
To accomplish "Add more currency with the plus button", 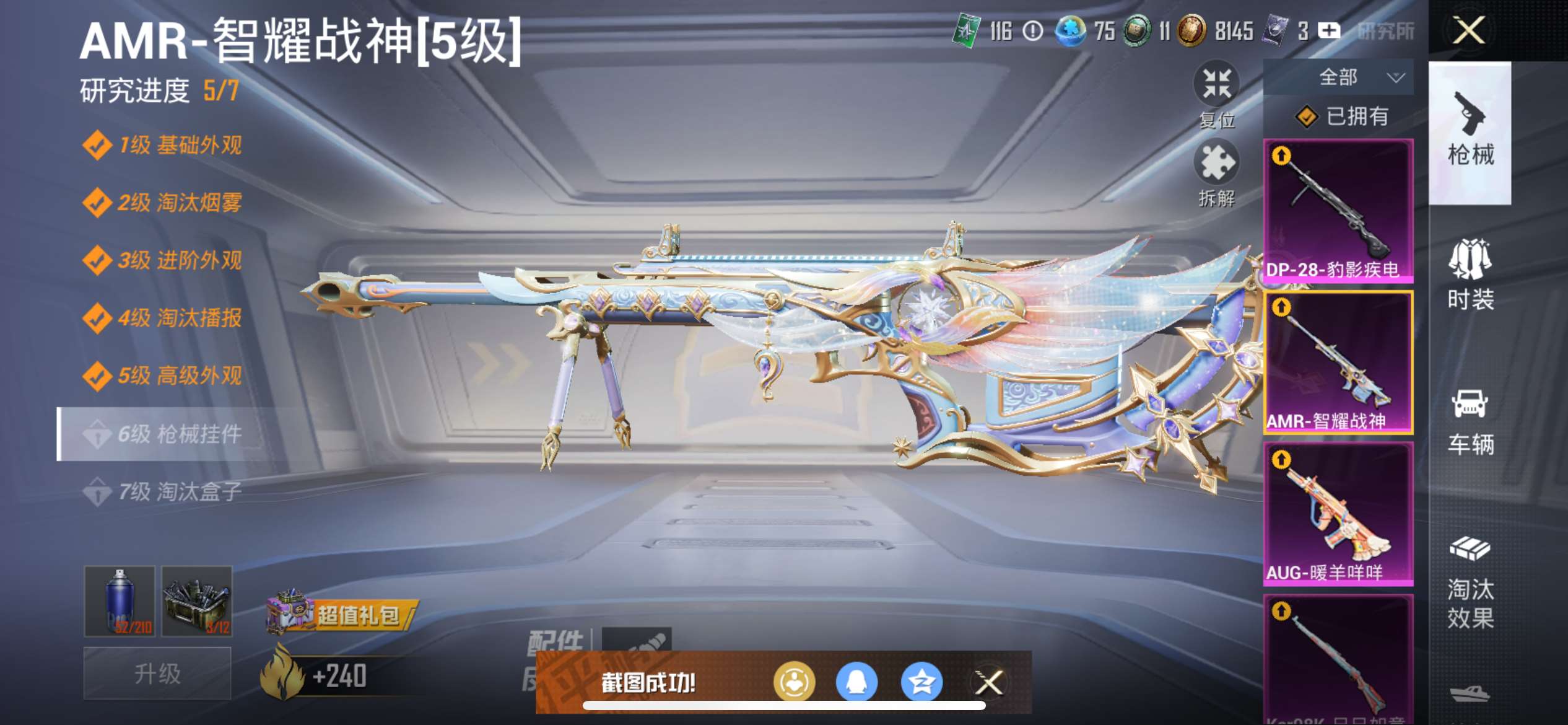I will click(x=1329, y=30).
